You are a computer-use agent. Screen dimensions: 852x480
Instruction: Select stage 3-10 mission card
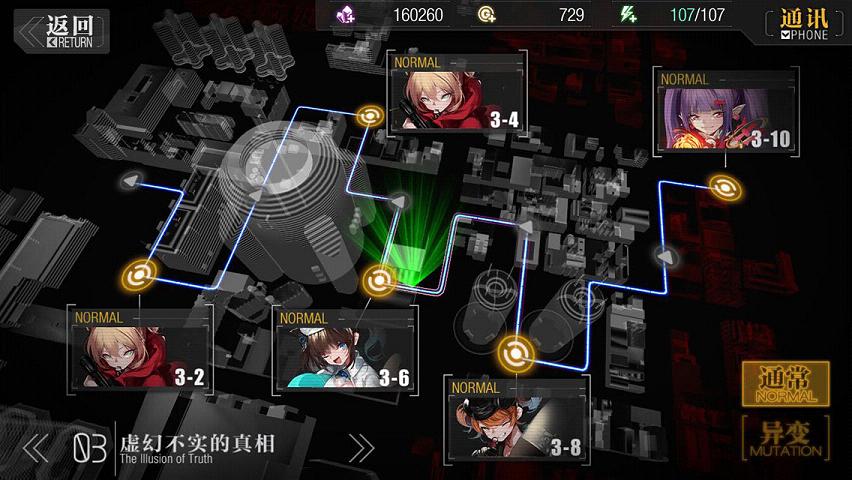tap(726, 111)
